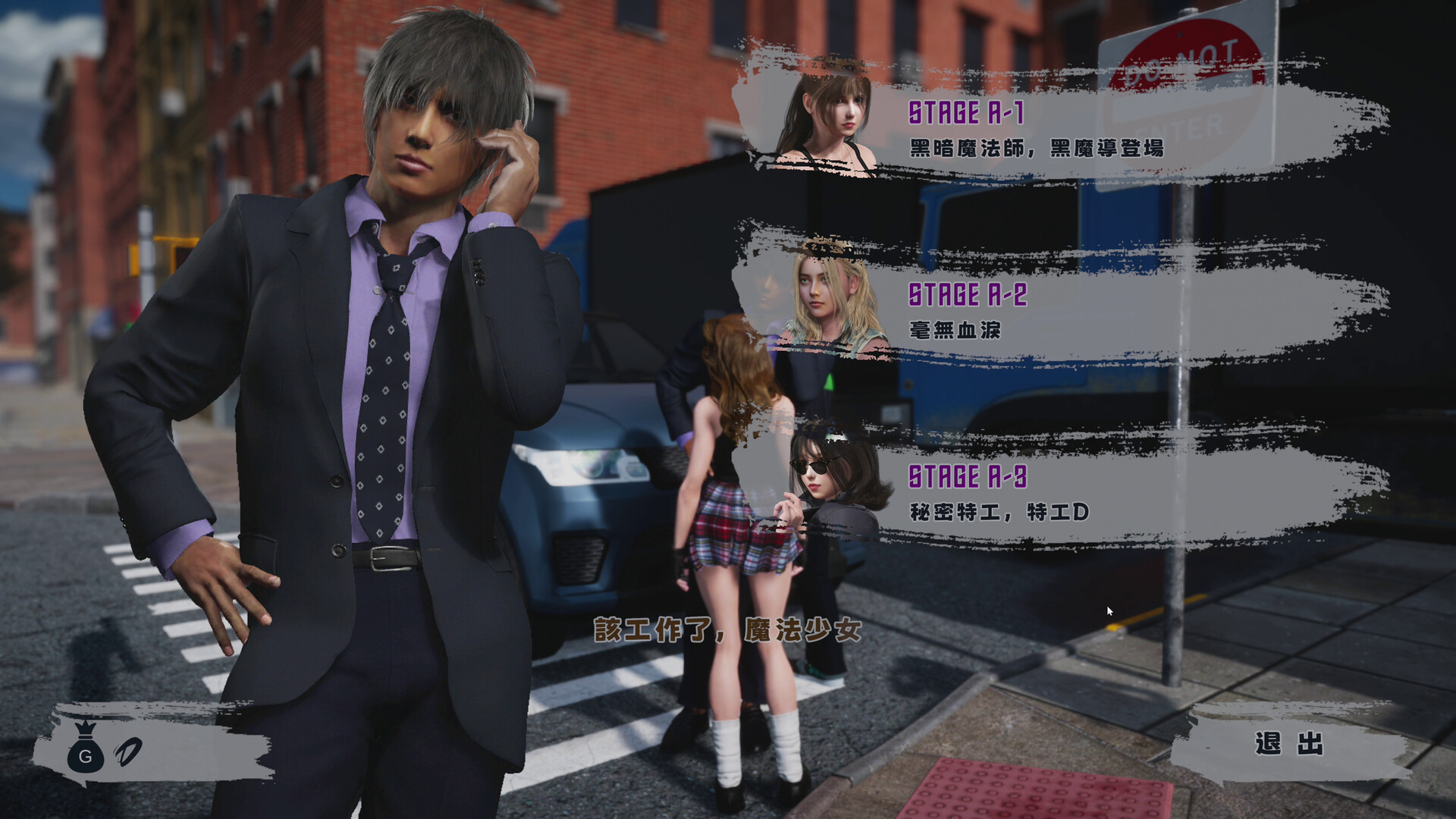Click the 退出 exit button
Image resolution: width=1456 pixels, height=819 pixels.
[x=1289, y=743]
